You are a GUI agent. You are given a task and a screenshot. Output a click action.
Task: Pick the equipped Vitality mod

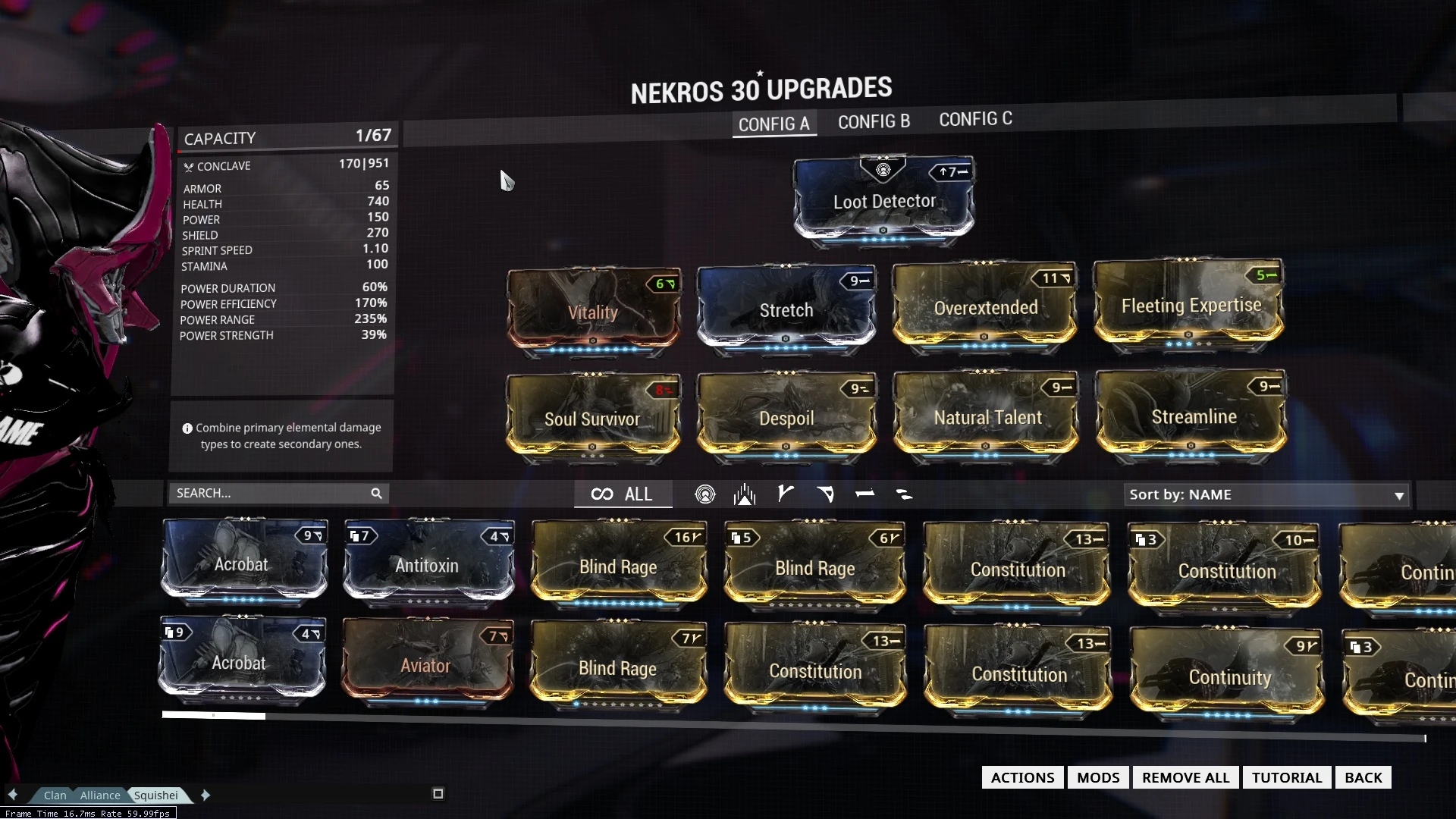click(x=593, y=312)
